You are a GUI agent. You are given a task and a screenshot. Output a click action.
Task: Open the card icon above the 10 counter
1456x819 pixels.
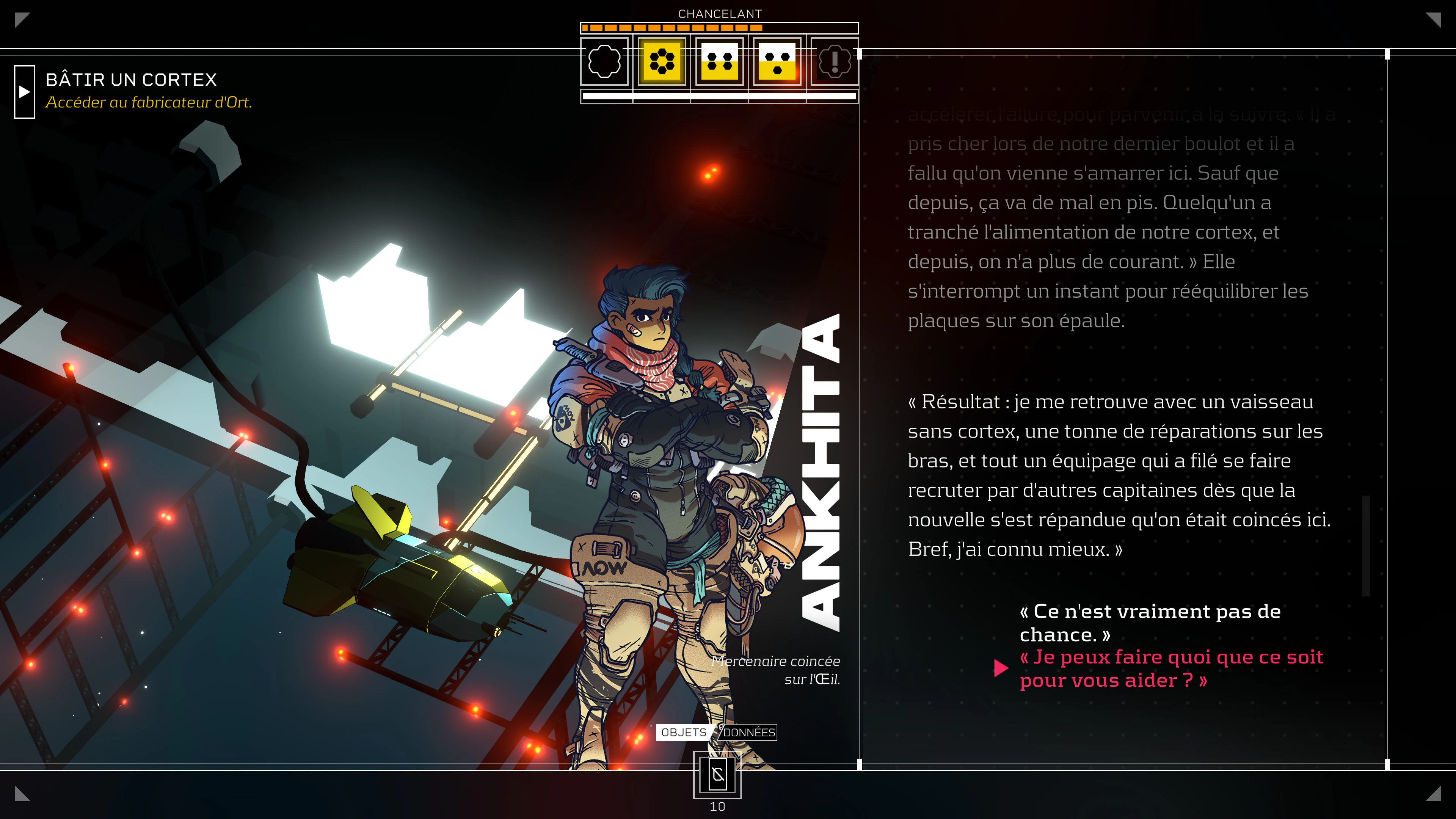pyautogui.click(x=717, y=774)
